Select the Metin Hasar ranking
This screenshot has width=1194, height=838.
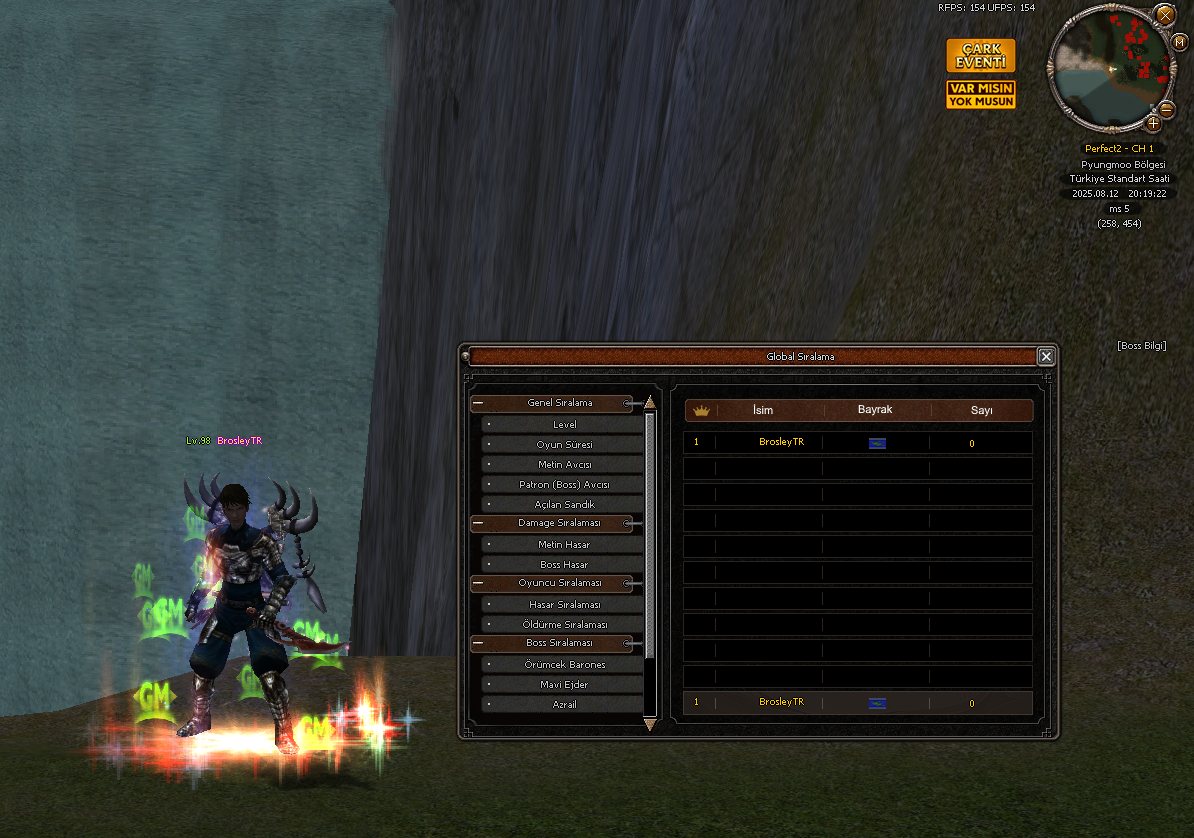click(x=564, y=544)
